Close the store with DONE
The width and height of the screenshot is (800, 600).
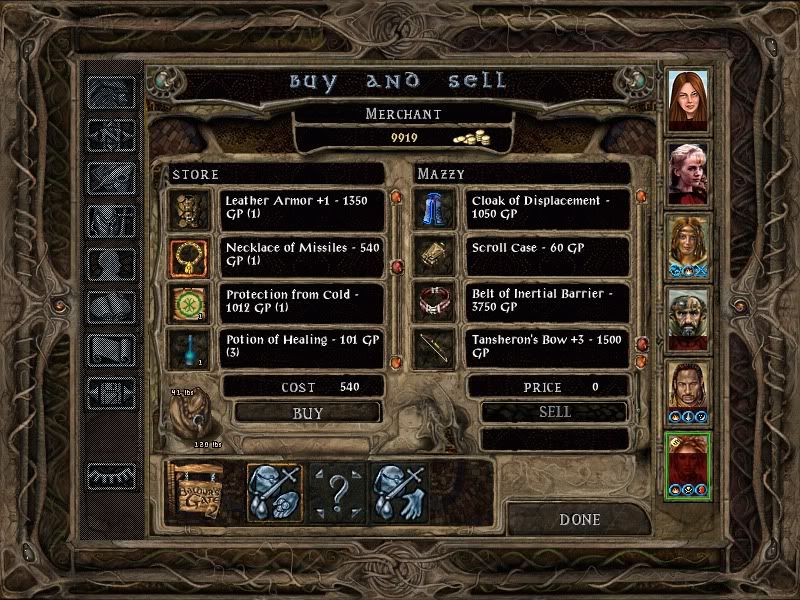[580, 520]
